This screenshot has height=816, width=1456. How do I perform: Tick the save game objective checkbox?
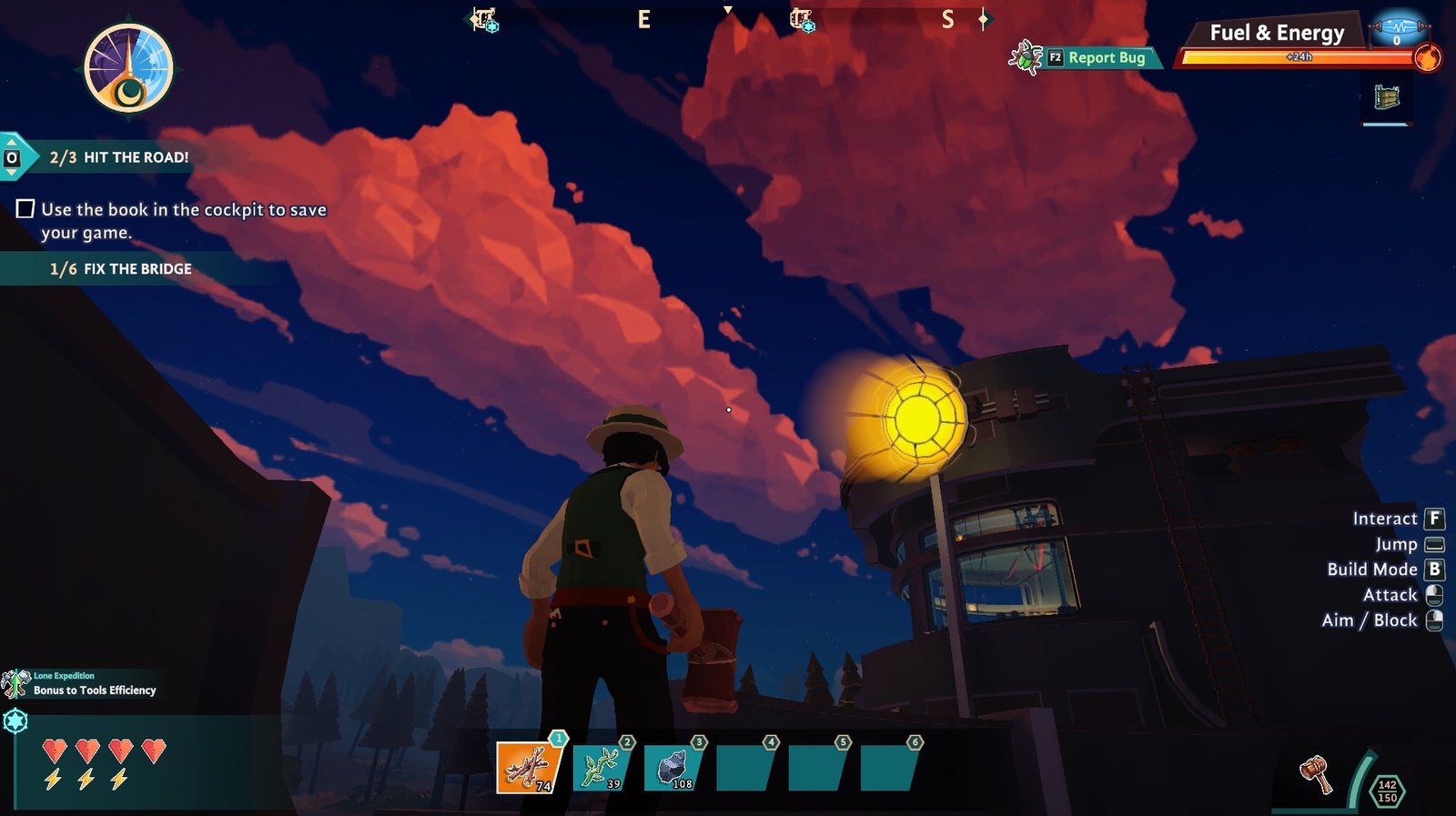click(x=25, y=209)
